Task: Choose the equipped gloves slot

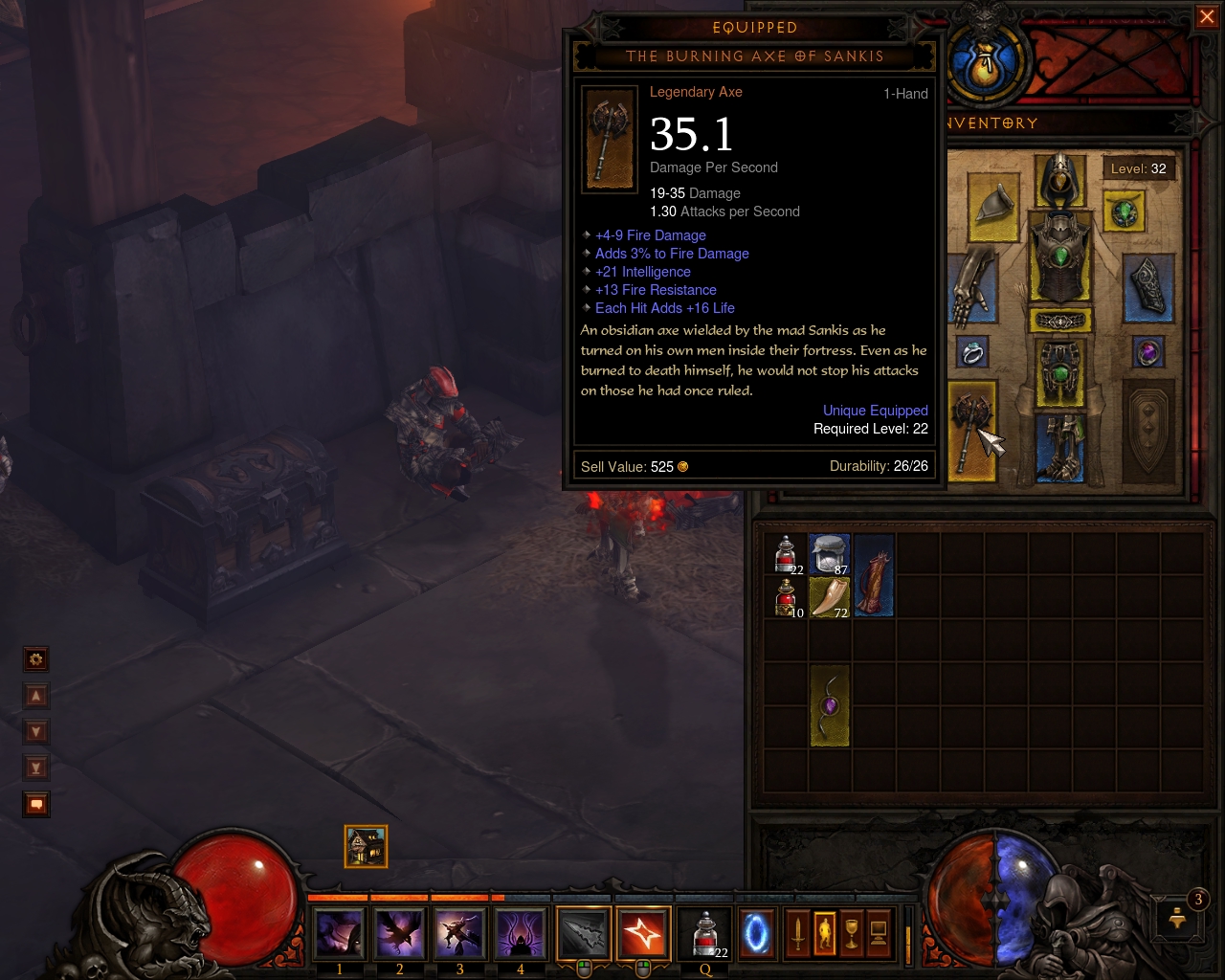Action: tap(972, 284)
